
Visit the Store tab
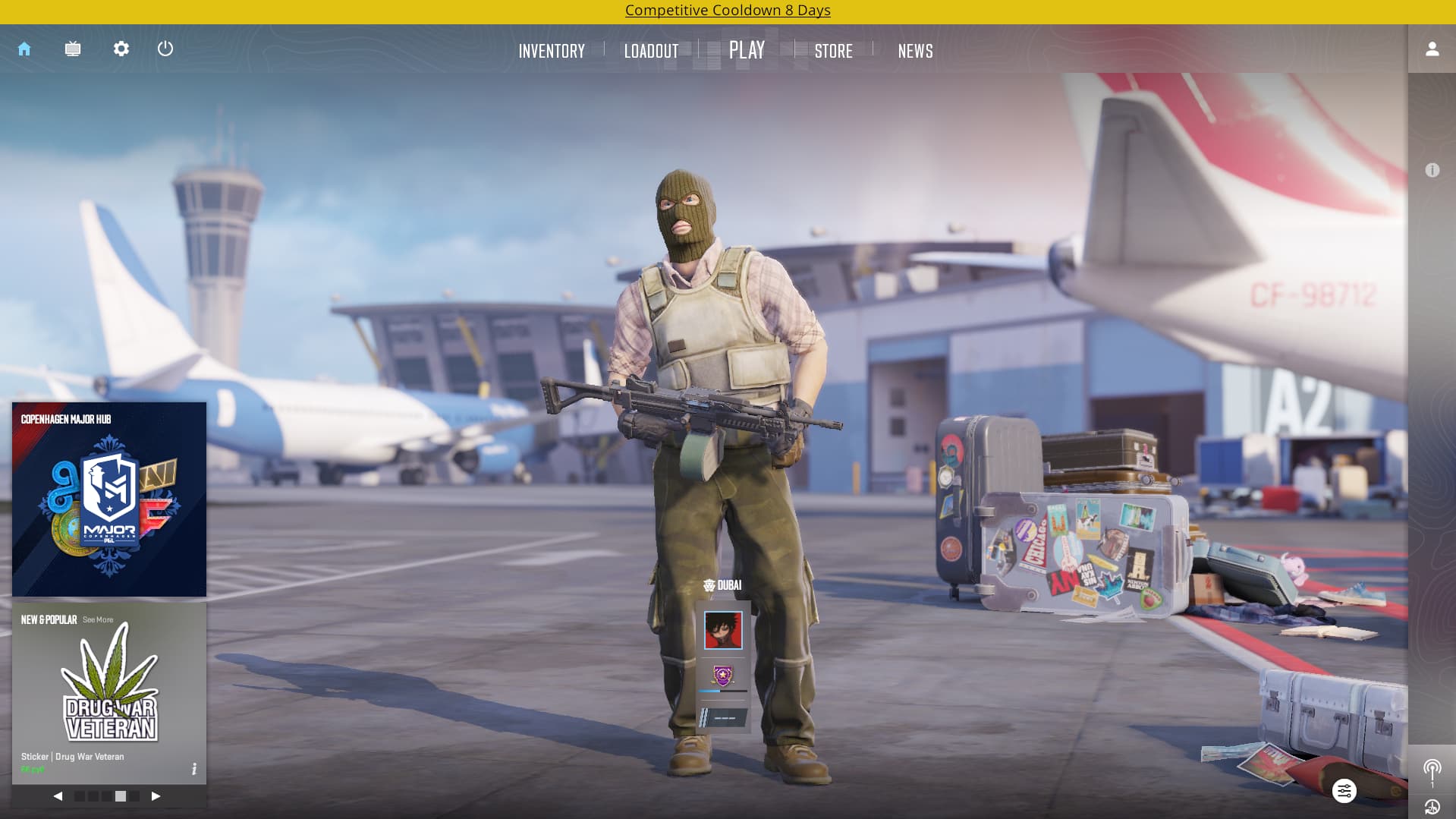point(833,51)
